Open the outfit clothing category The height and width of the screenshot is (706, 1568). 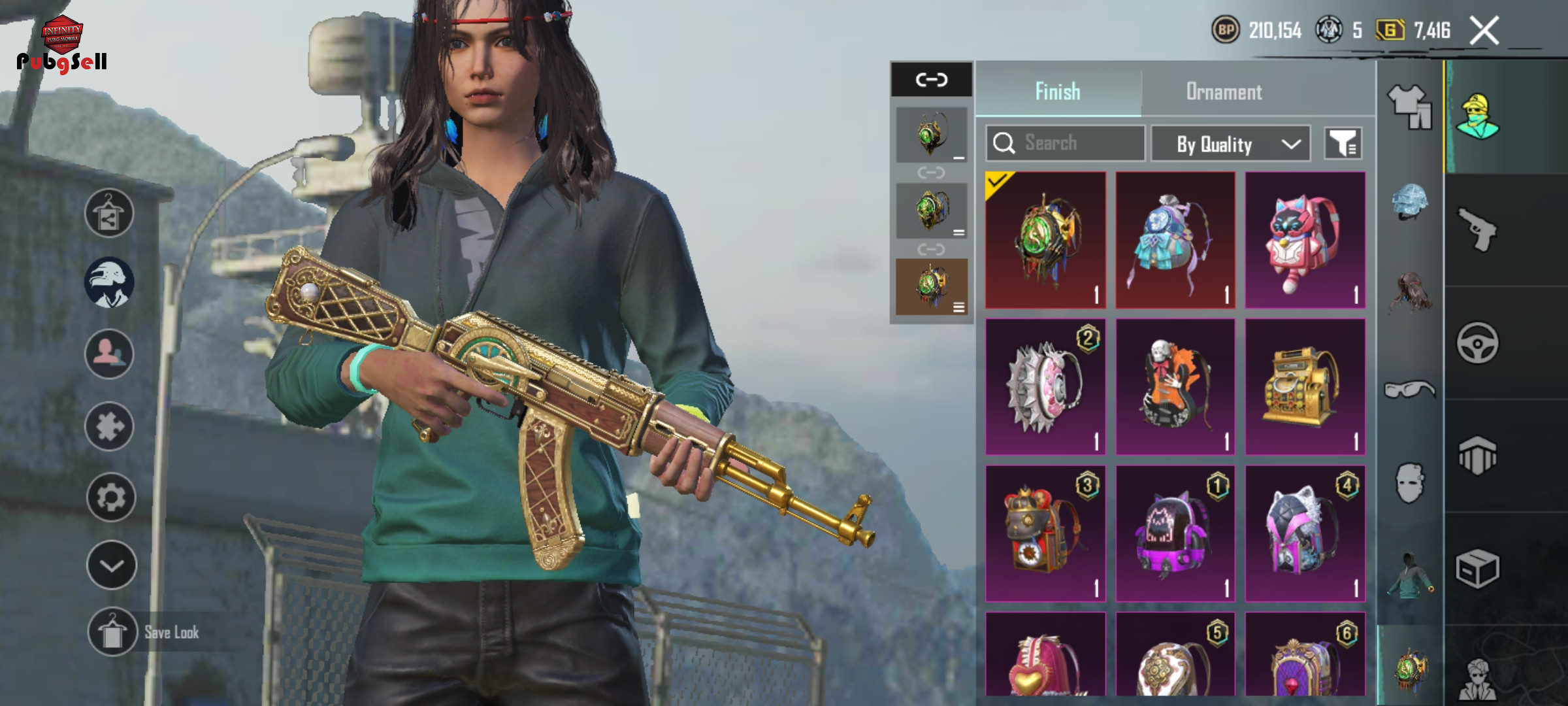(x=1409, y=107)
